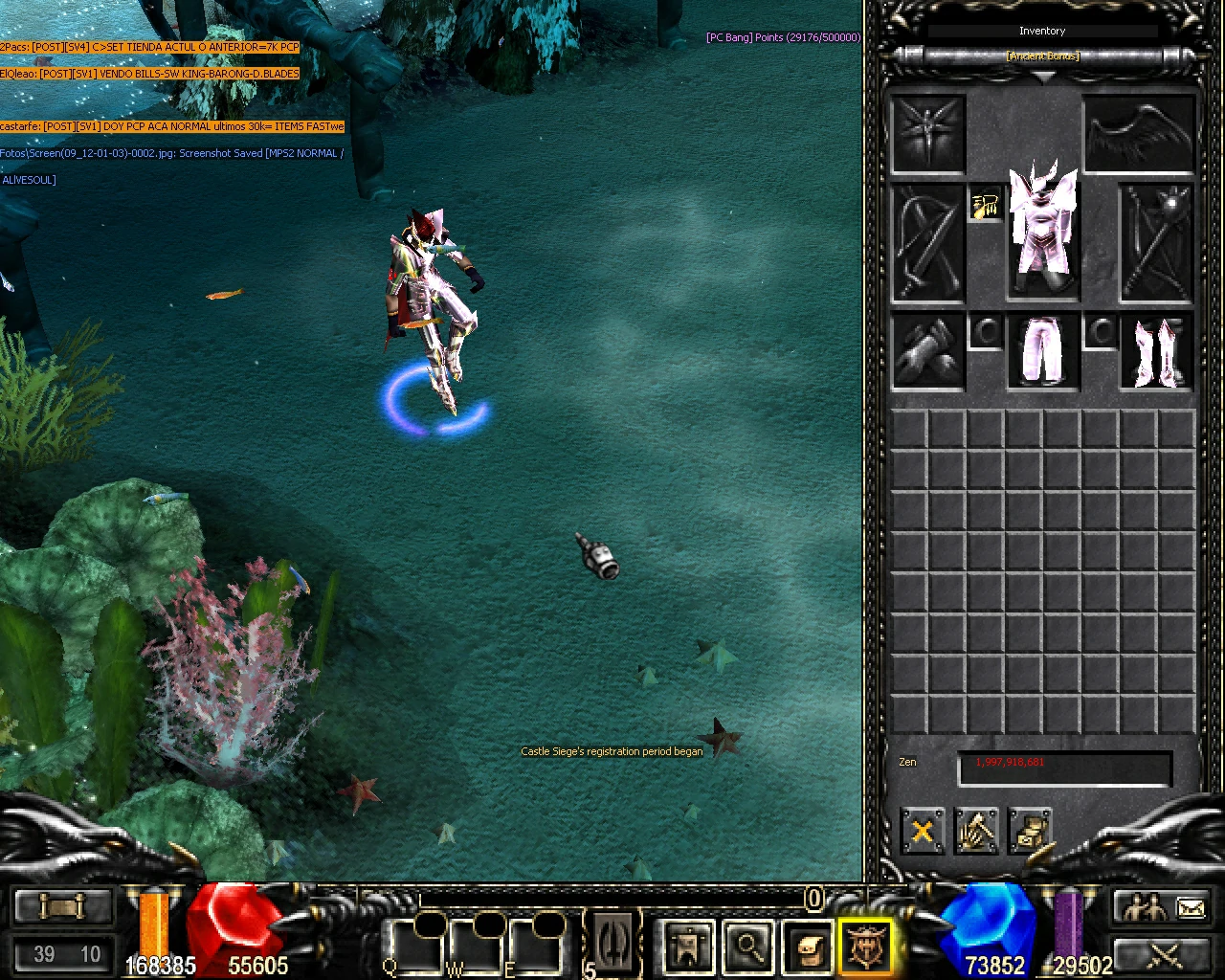Click the Castle Siege registration message

(x=611, y=751)
